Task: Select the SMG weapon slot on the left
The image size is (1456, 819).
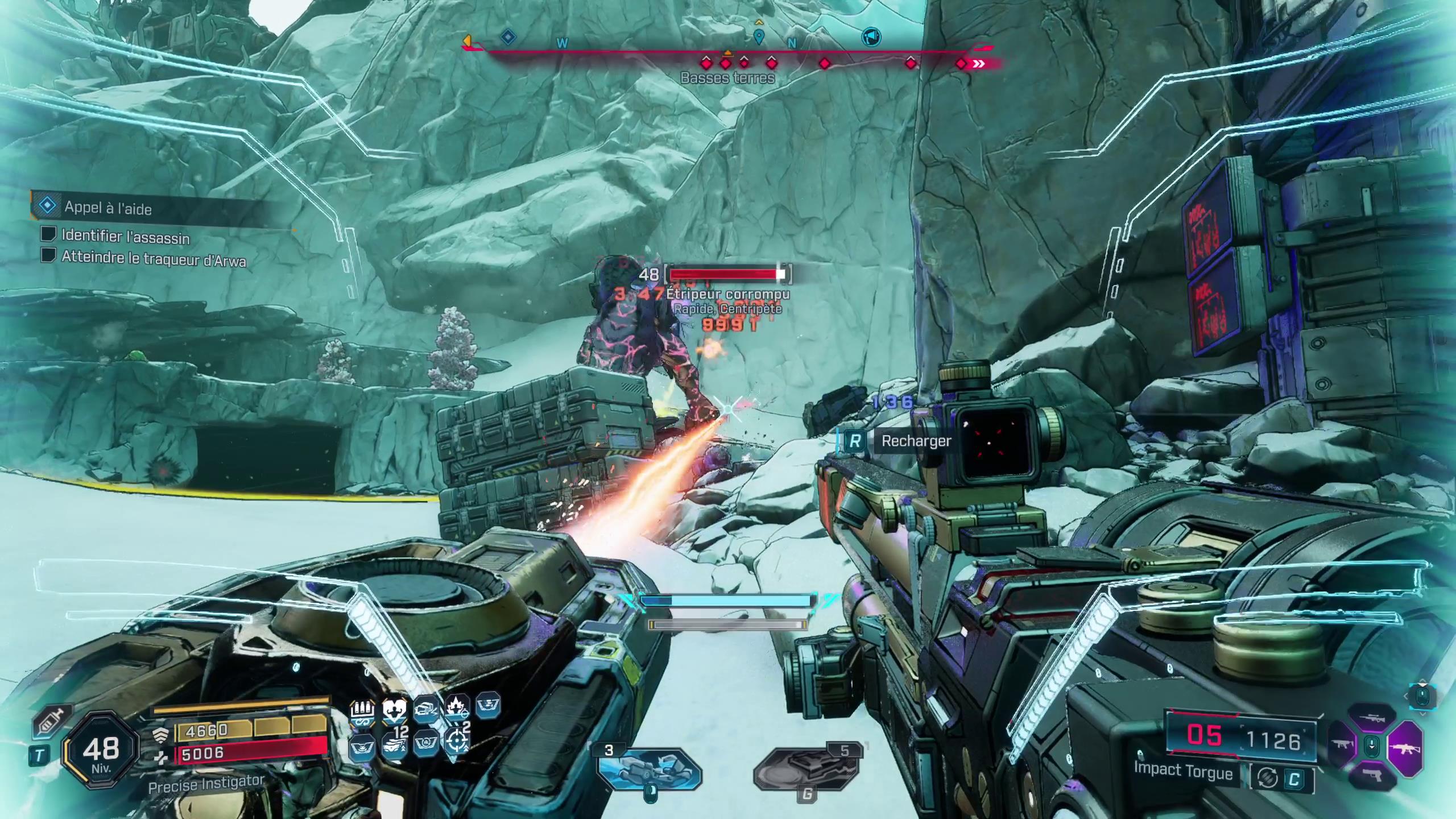Action: click(1342, 745)
